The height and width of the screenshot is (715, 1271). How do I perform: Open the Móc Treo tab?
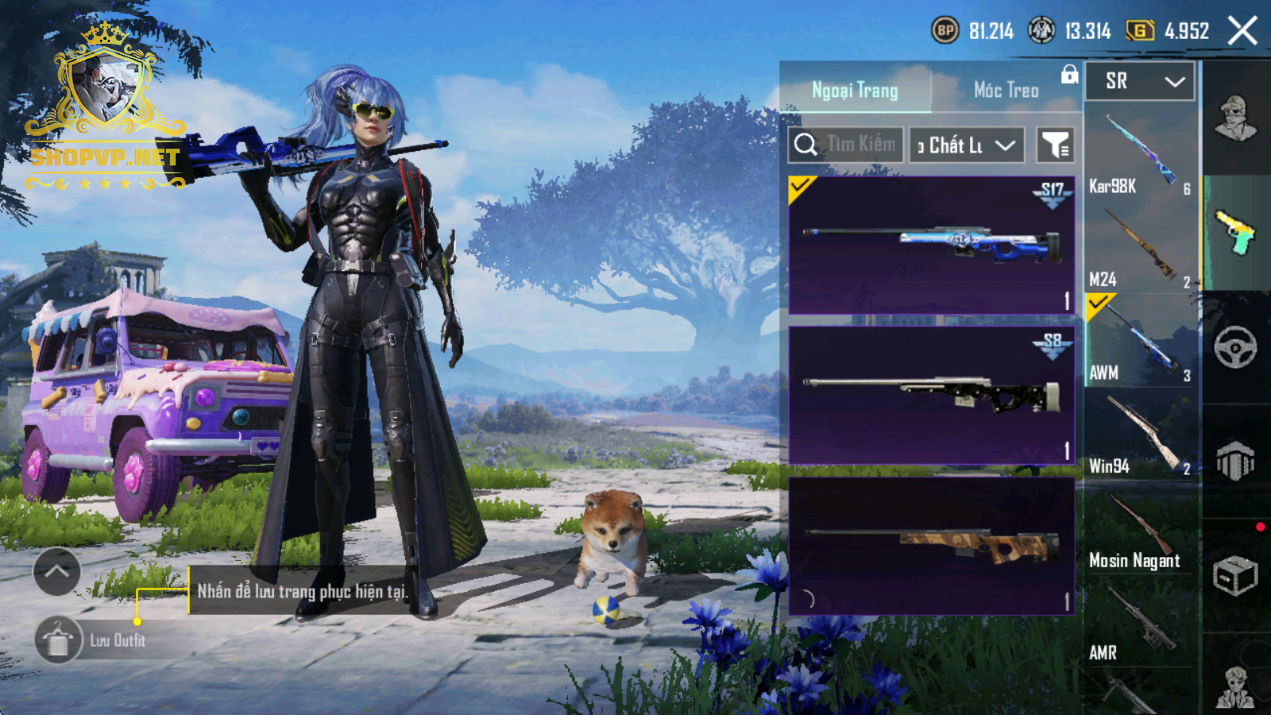pos(1006,91)
